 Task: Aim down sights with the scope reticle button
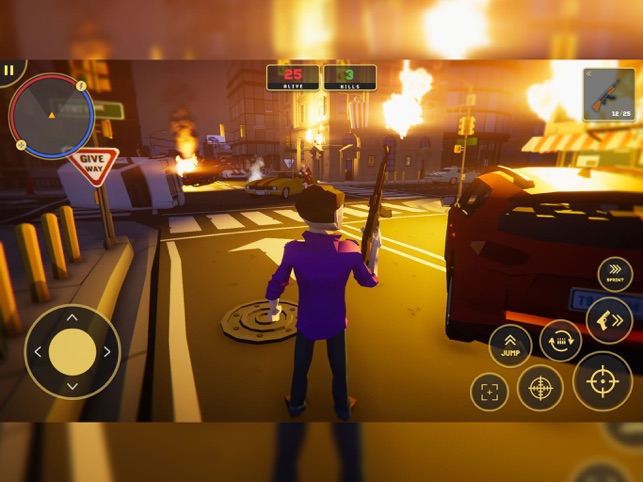(540, 387)
